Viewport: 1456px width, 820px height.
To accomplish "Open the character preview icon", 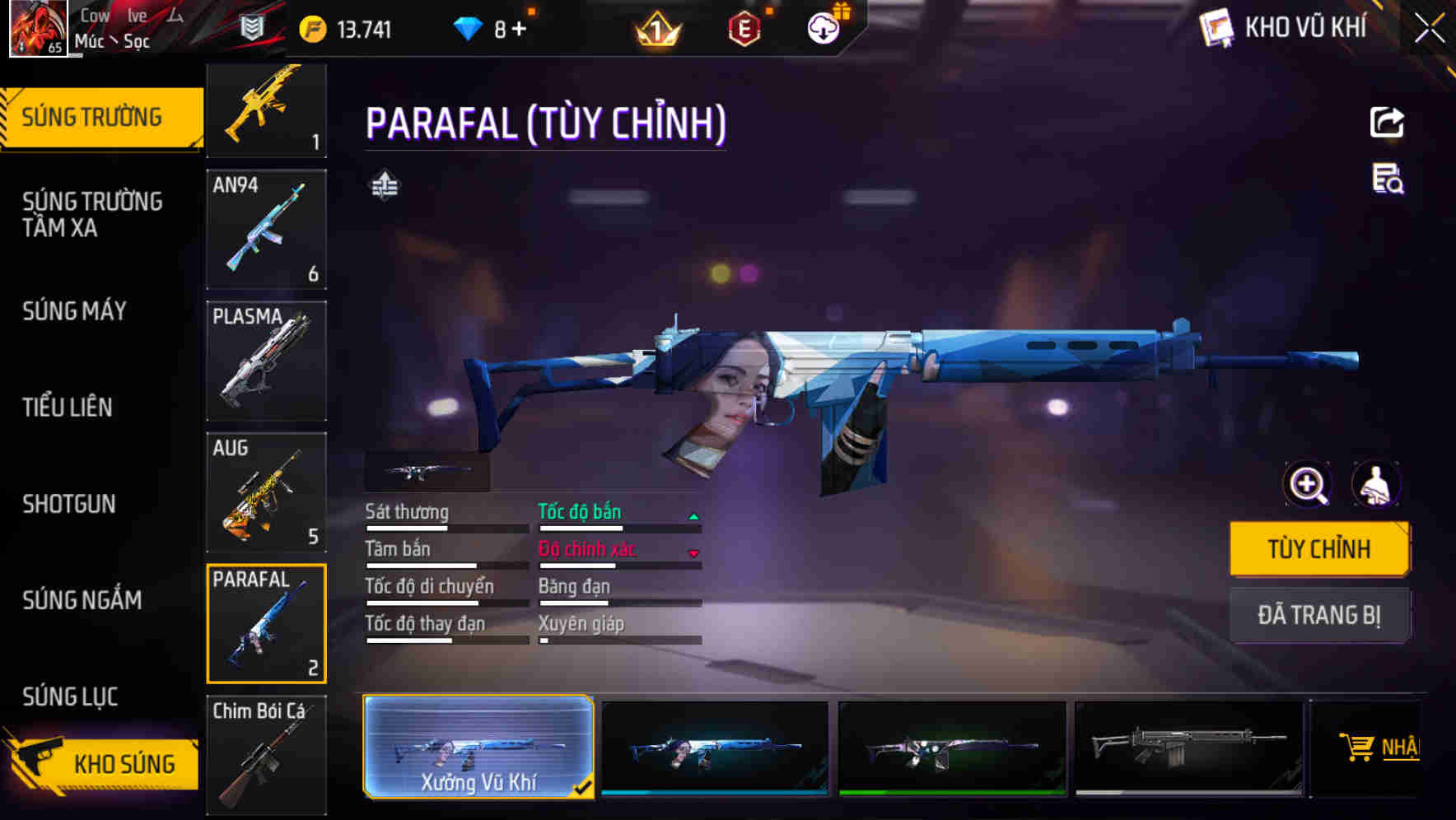I will coord(1376,484).
